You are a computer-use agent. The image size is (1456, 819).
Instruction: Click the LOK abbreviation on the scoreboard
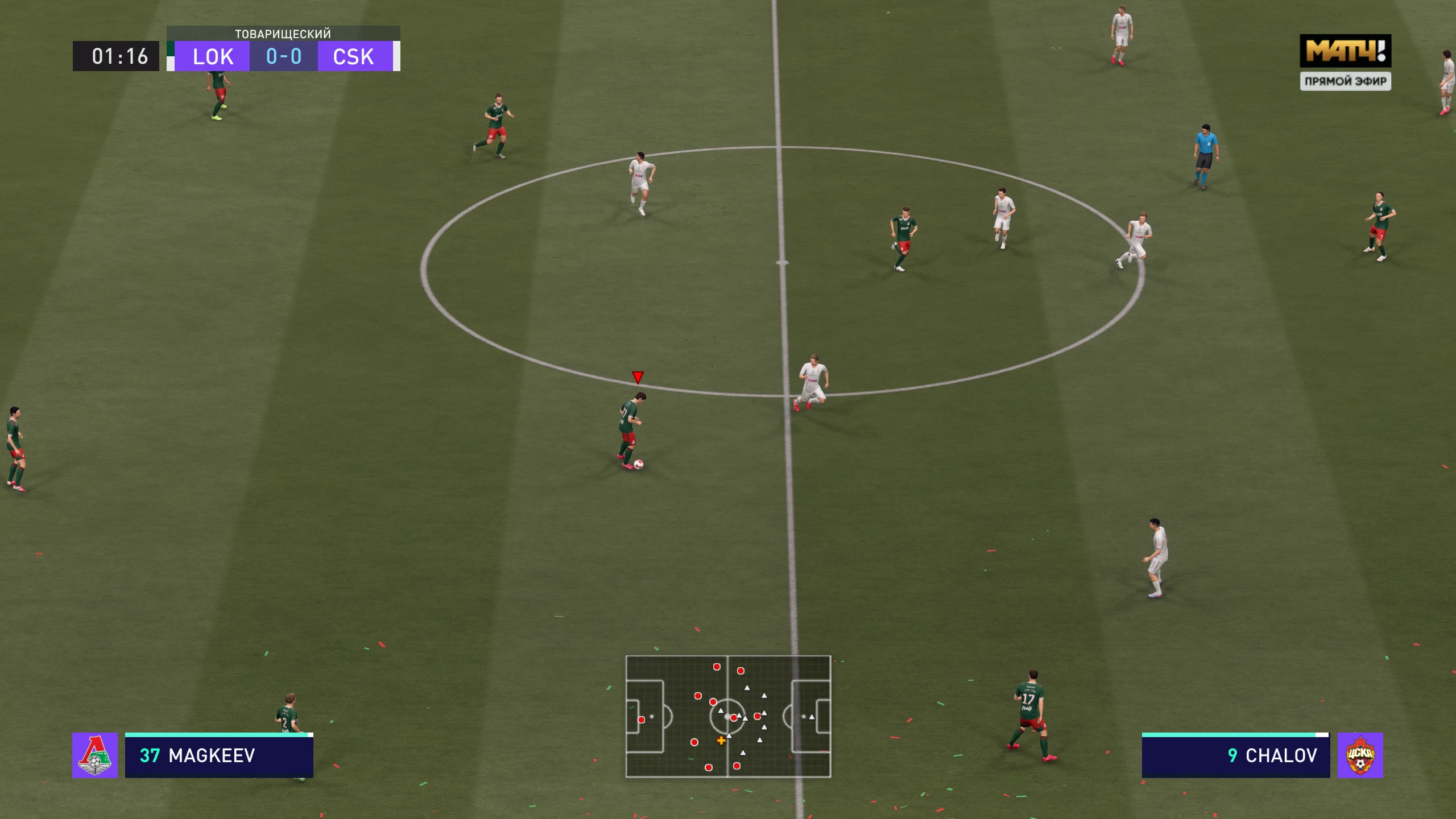(212, 56)
